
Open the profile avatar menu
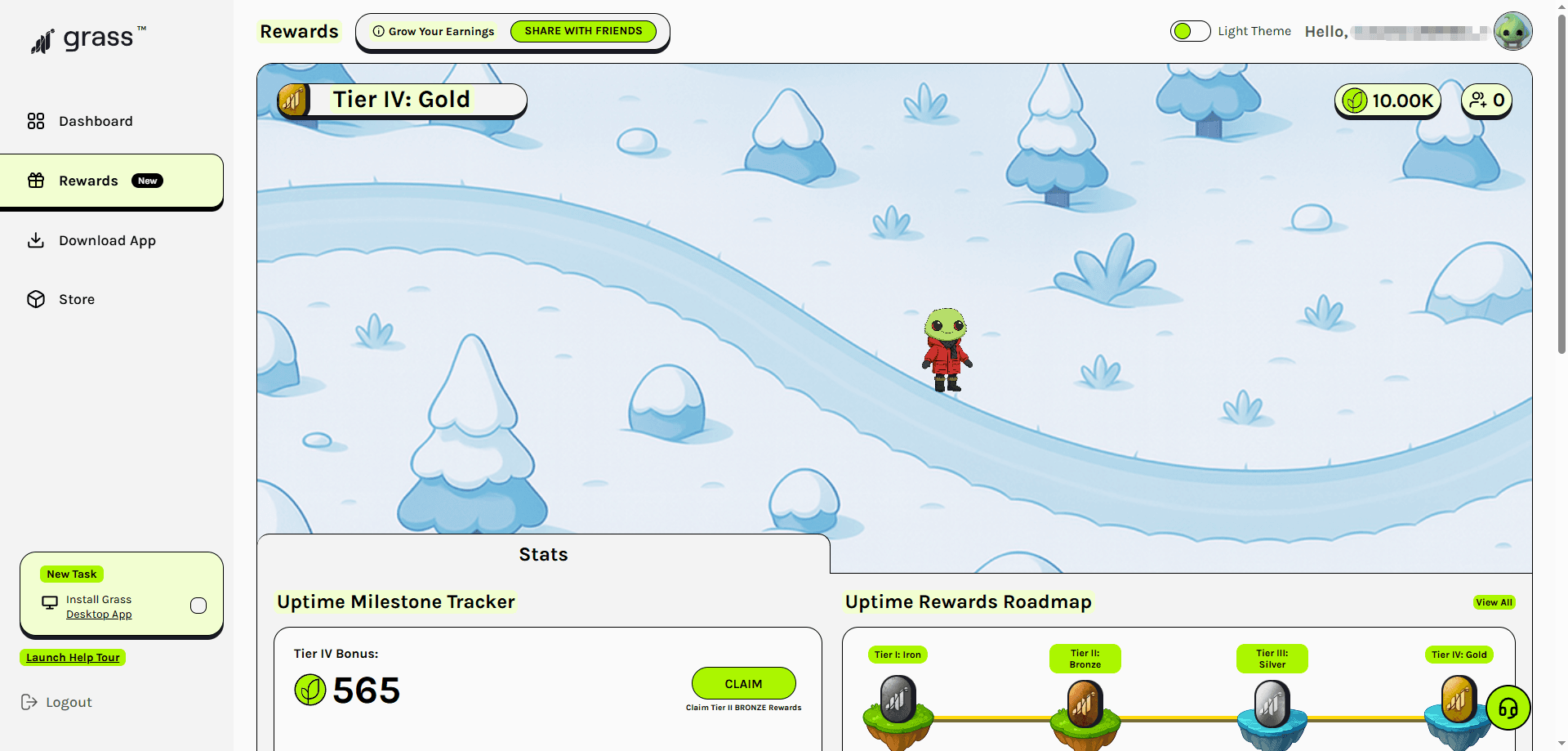pyautogui.click(x=1512, y=31)
